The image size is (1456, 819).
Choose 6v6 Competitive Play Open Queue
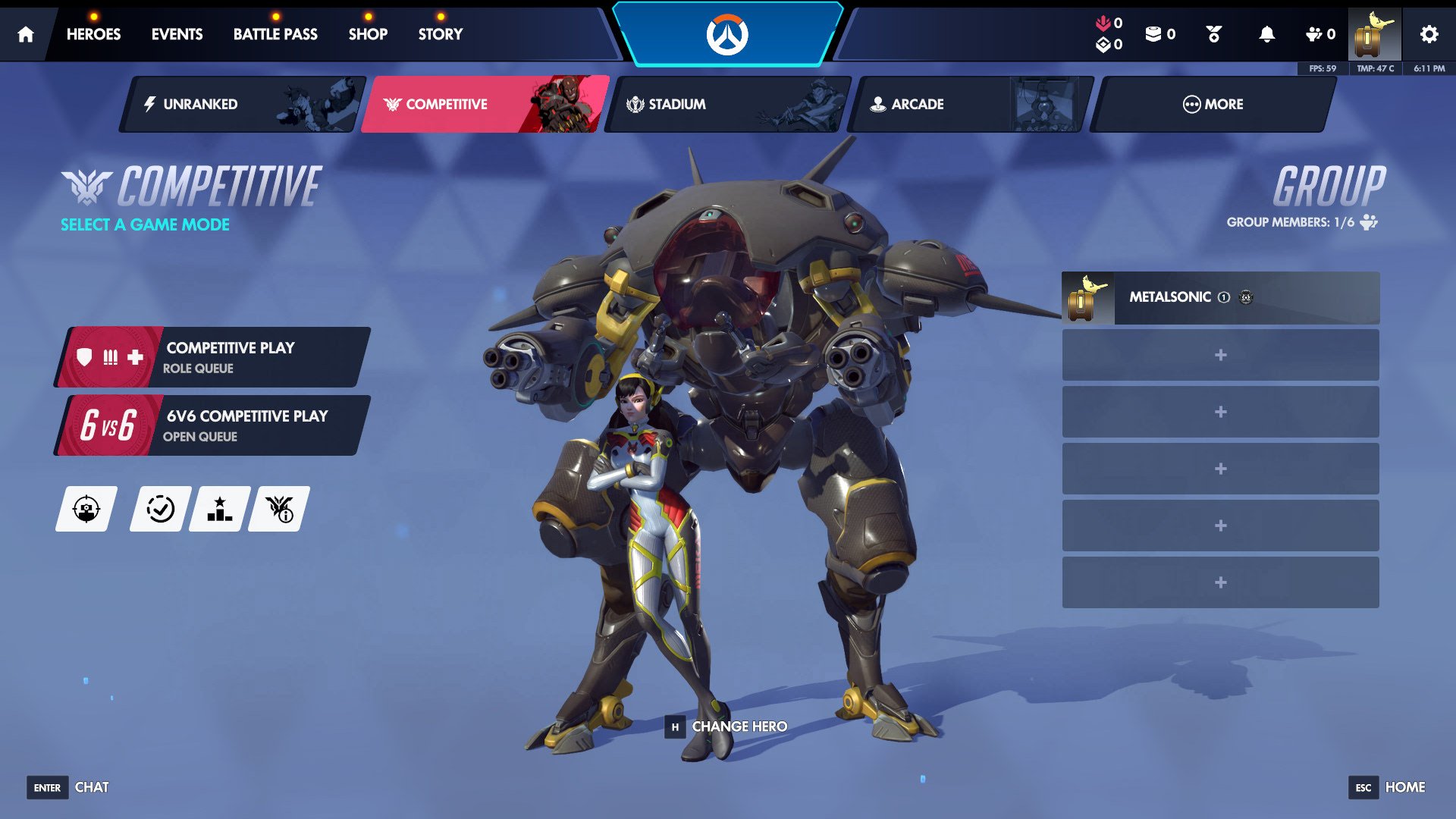tap(214, 425)
